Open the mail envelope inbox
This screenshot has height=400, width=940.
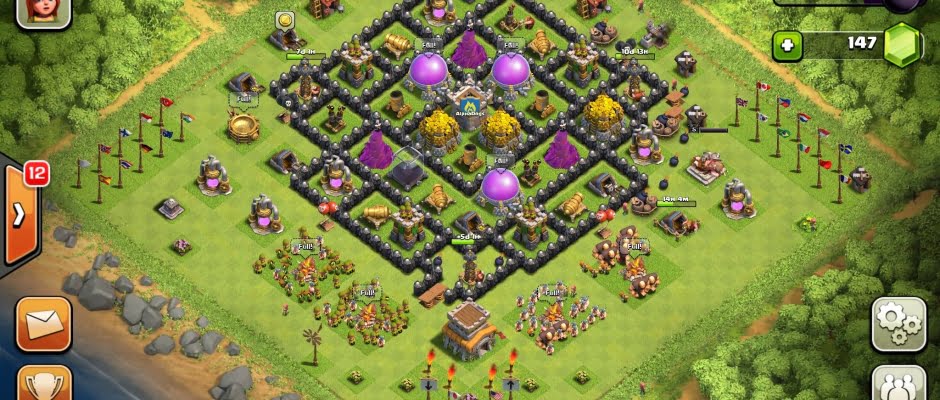click(44, 324)
